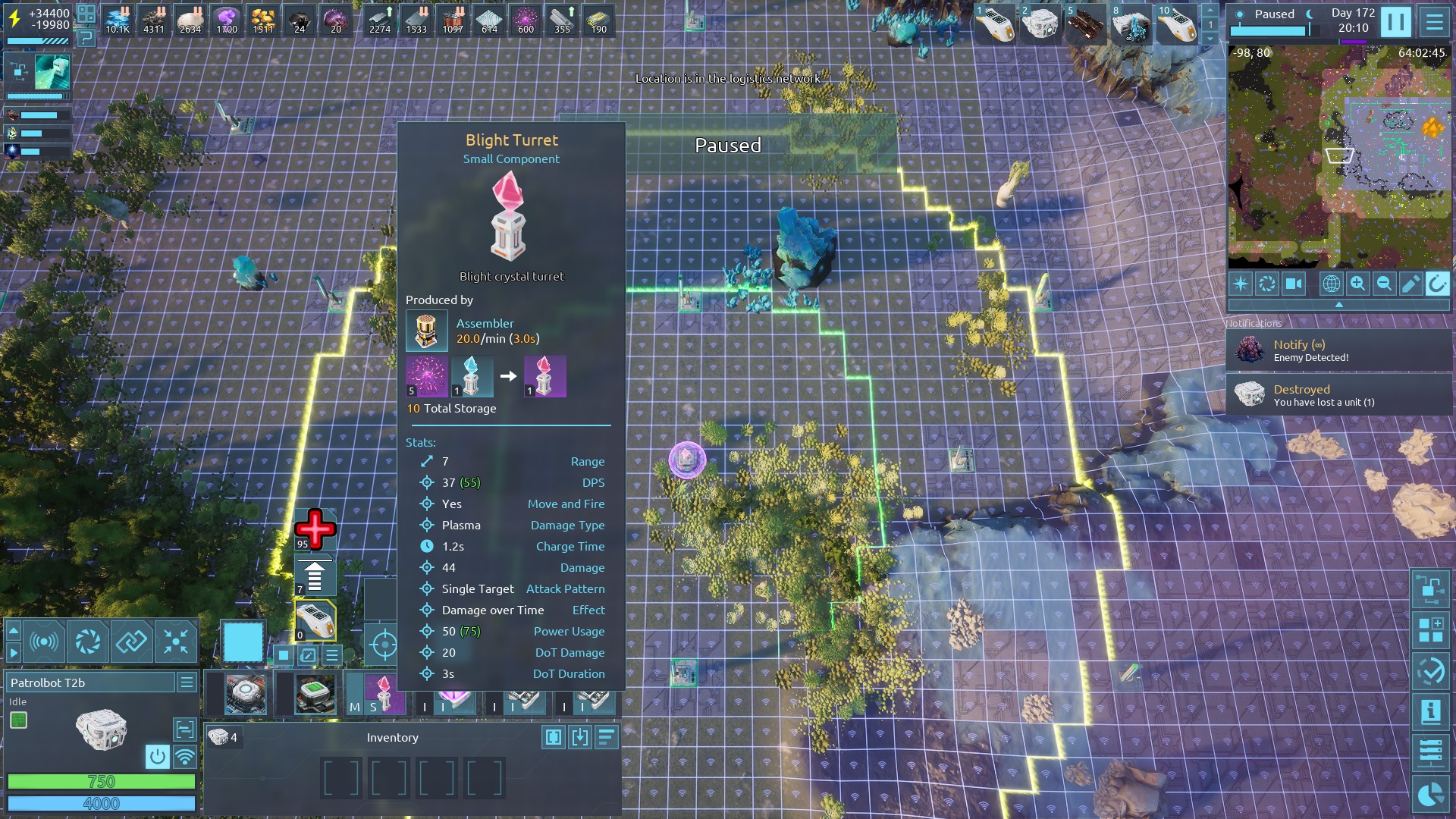The image size is (1456, 819).
Task: Click the pause button next to the clock
Action: point(1395,21)
